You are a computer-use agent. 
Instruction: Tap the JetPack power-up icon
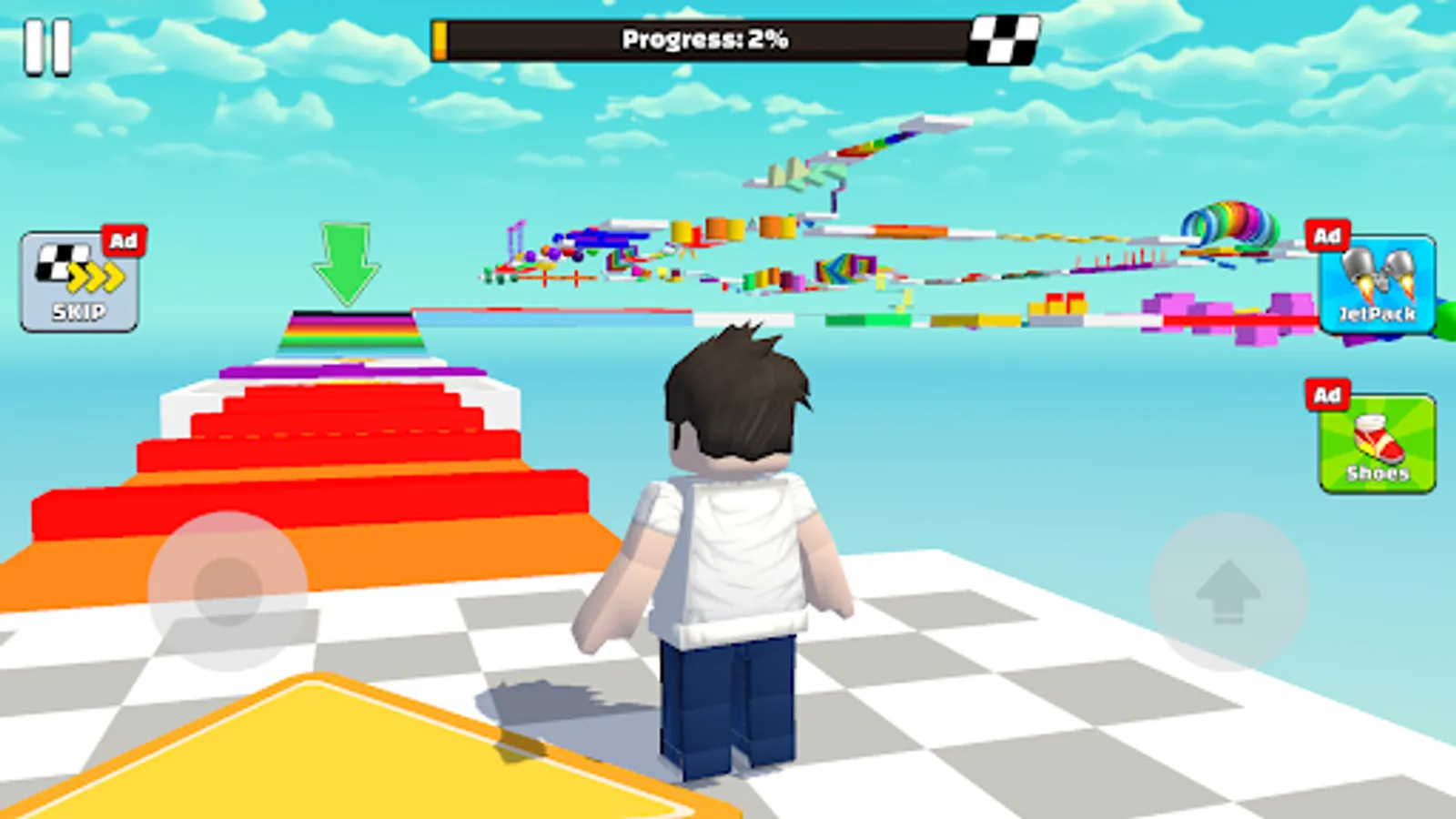point(1376,282)
